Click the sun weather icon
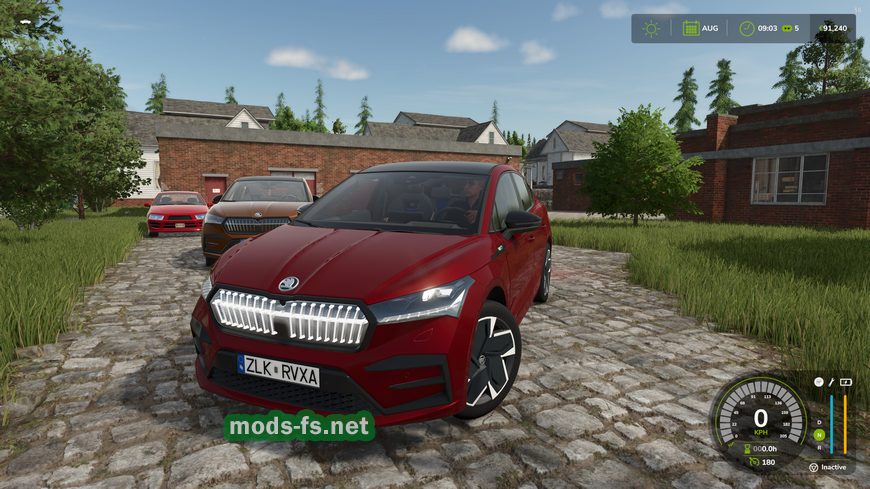 652,28
